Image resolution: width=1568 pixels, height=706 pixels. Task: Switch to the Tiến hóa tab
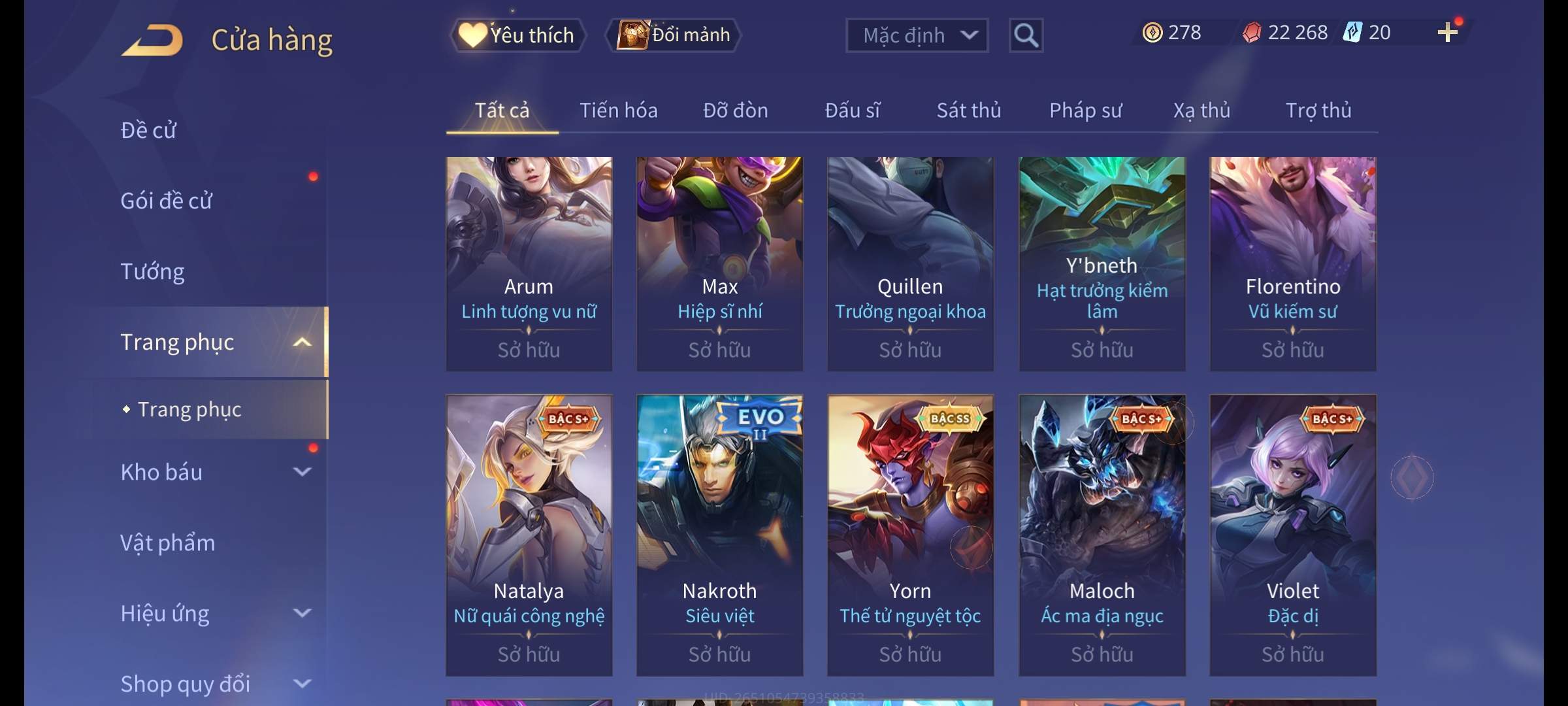(x=618, y=110)
